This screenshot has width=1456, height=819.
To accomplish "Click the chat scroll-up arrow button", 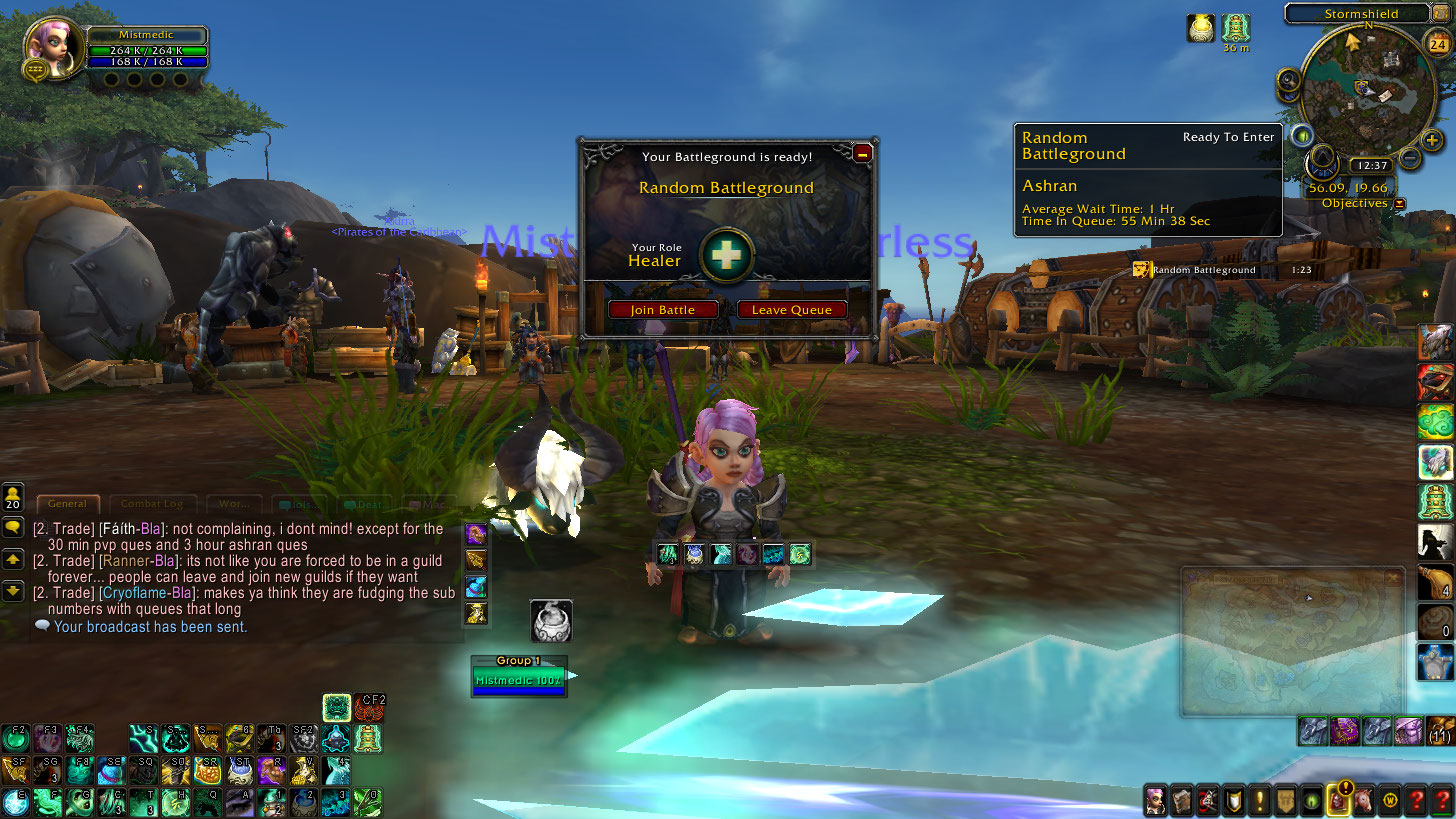I will tap(13, 559).
